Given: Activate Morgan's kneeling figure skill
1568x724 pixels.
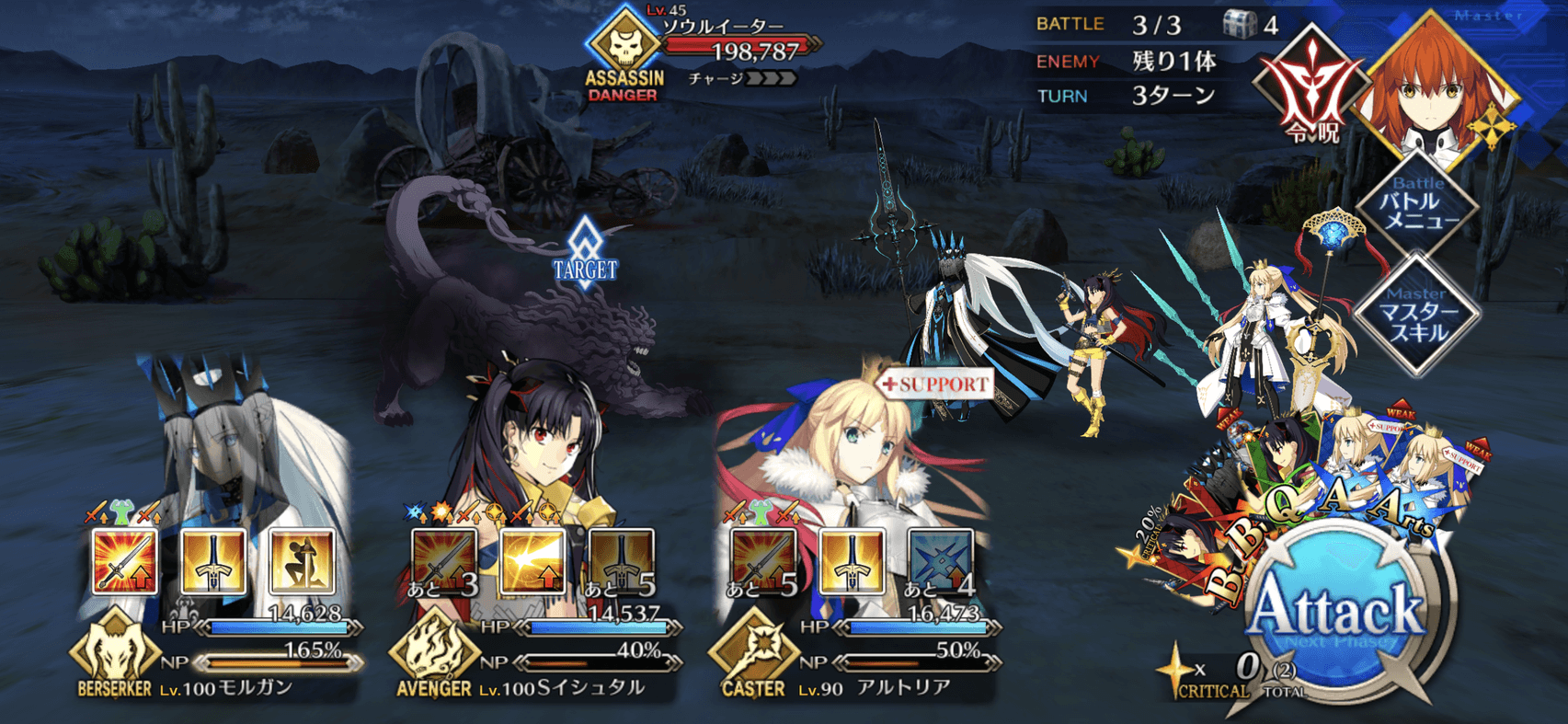Looking at the screenshot, I should [302, 561].
